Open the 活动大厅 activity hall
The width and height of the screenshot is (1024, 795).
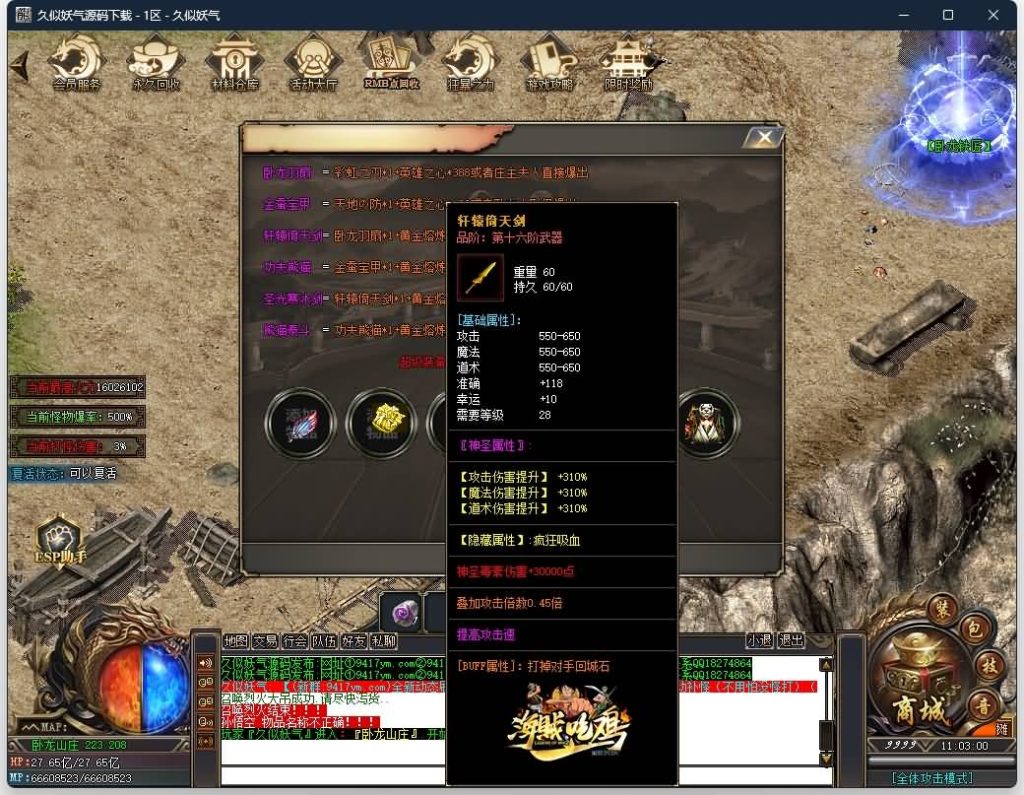(x=313, y=64)
